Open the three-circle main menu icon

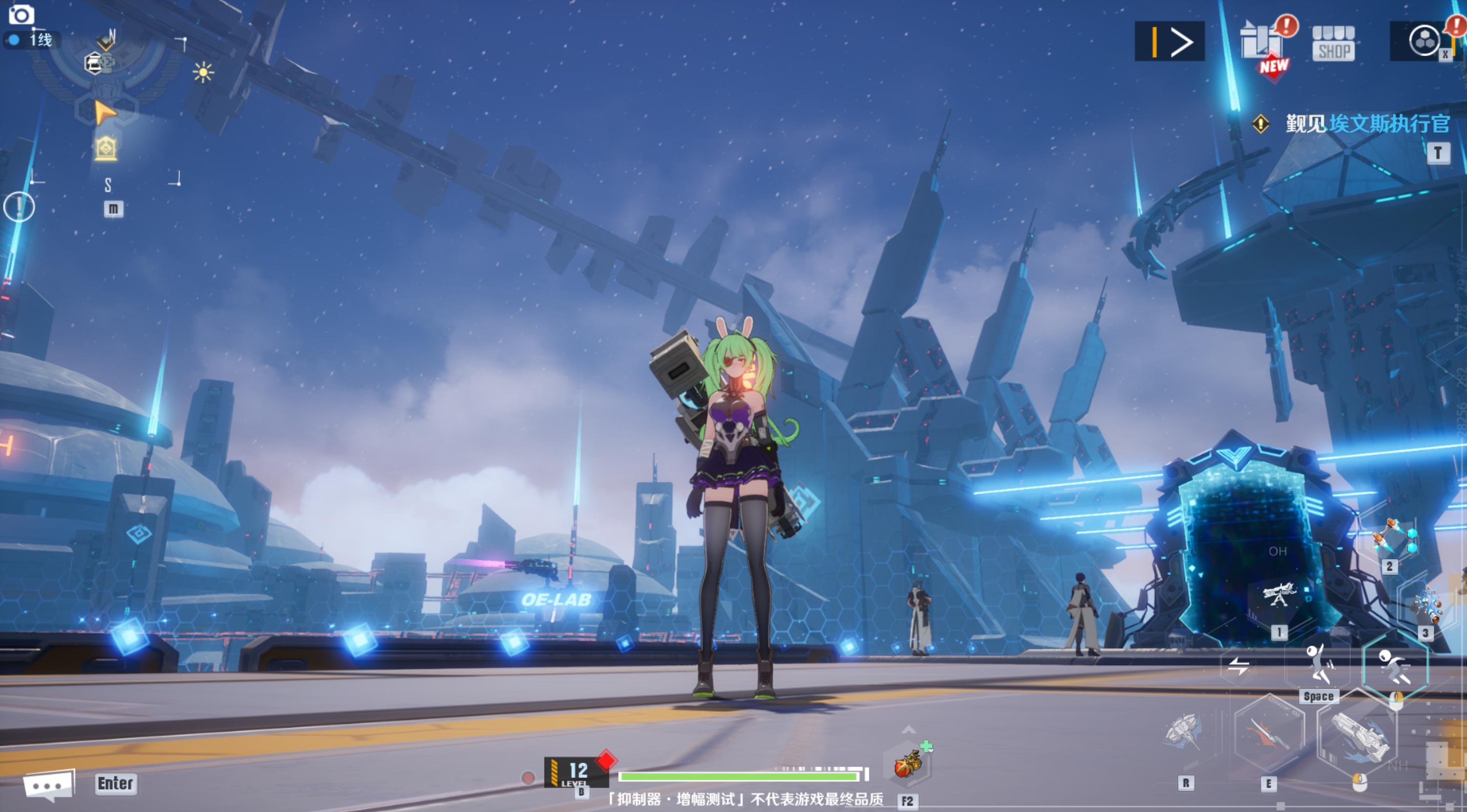[1424, 41]
